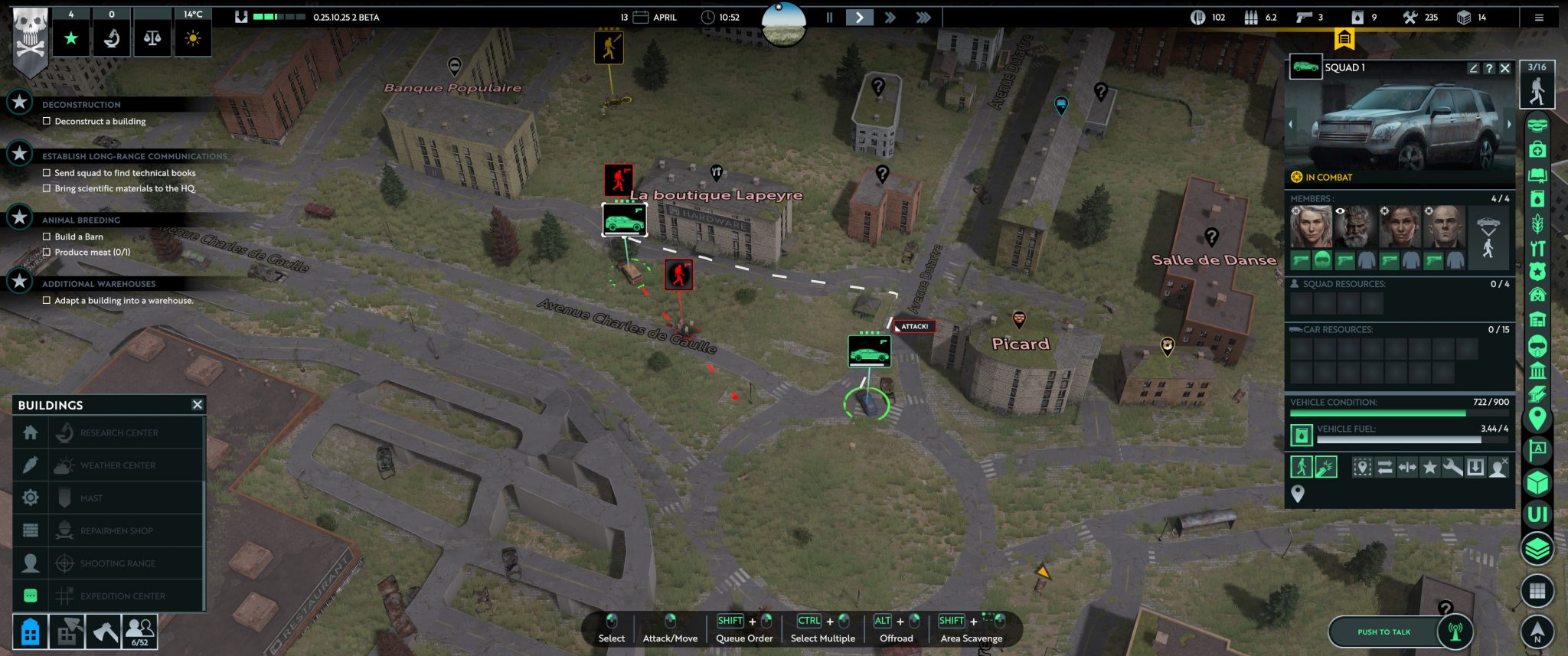Set game speed to triple fast-forward
This screenshot has width=1568, height=656.
click(x=923, y=17)
